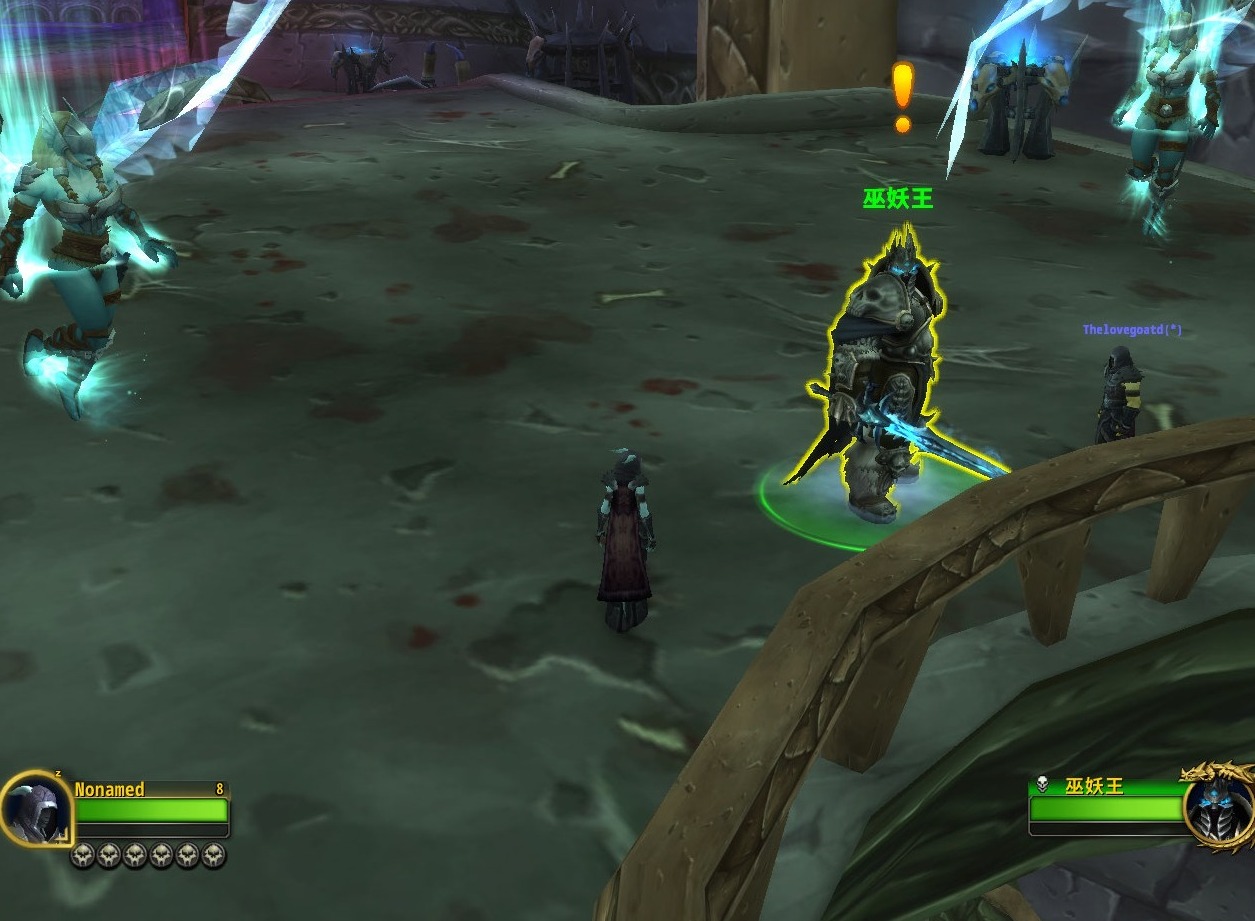Select the Nonamed player health bar frame

tap(151, 809)
